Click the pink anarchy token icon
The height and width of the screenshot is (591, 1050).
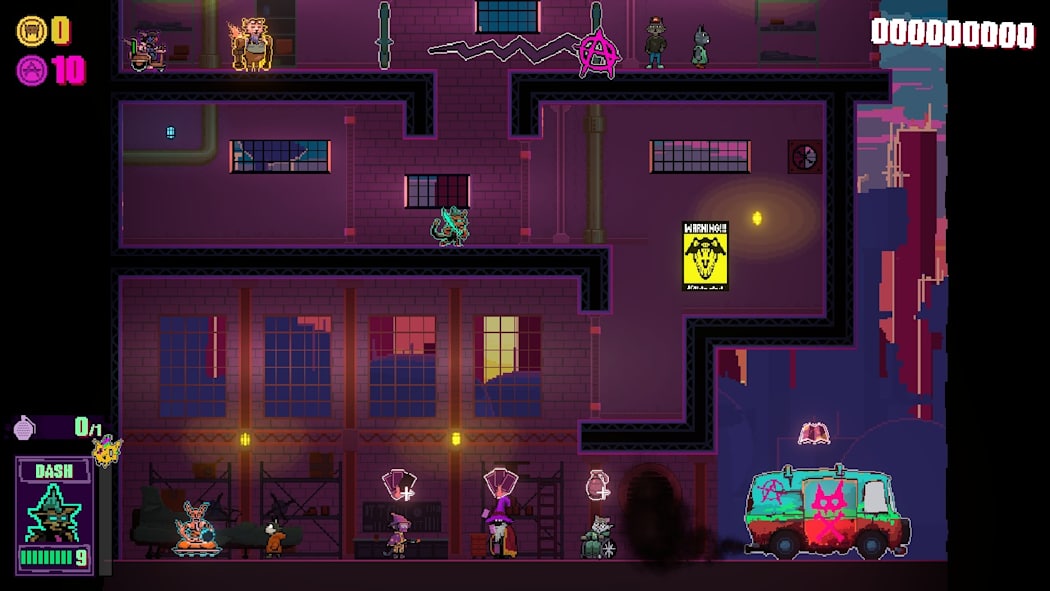[x=31, y=71]
